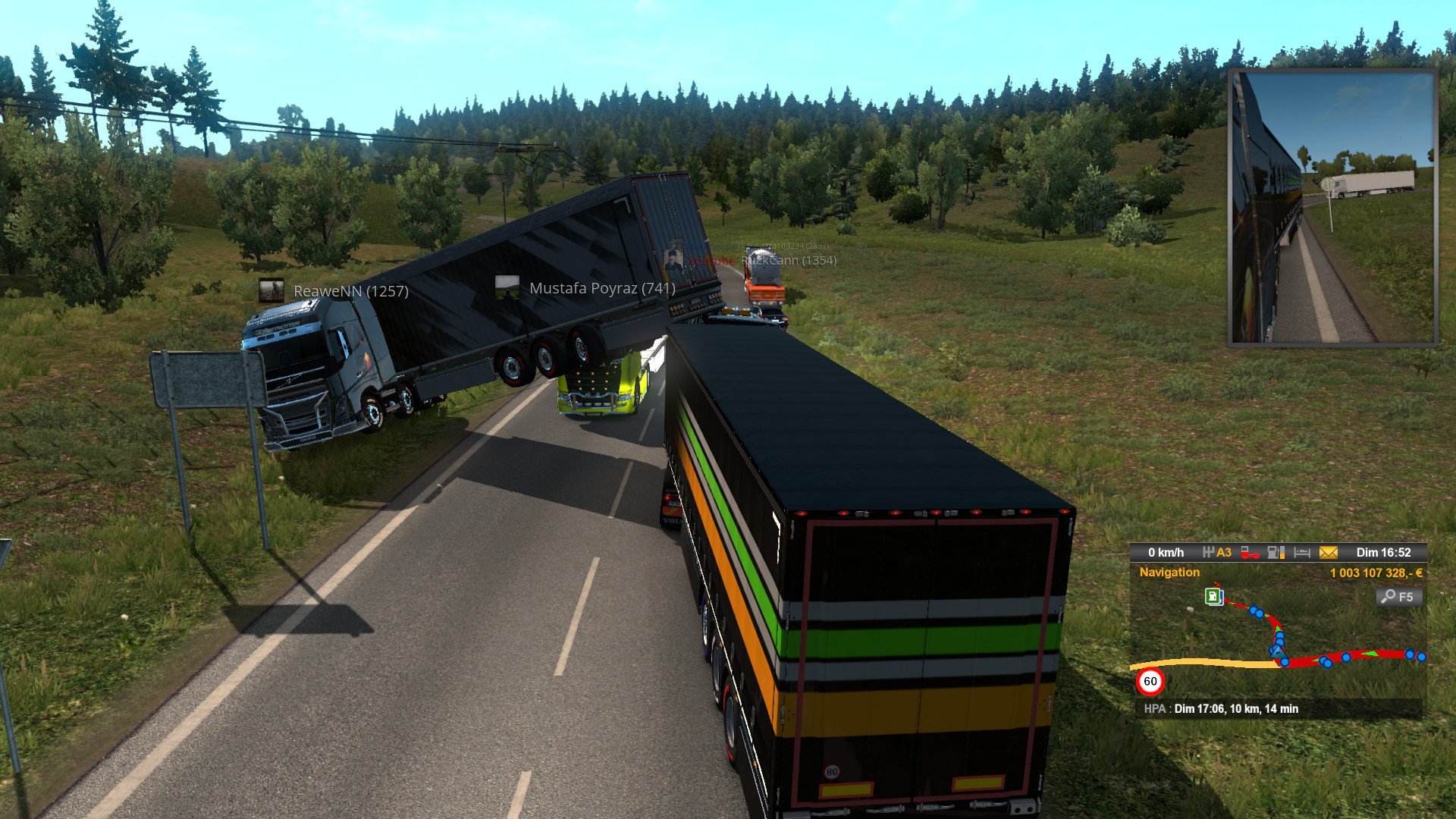Click the Navigation label on the route advisor
Screen dimensions: 1456x819
pyautogui.click(x=1169, y=573)
